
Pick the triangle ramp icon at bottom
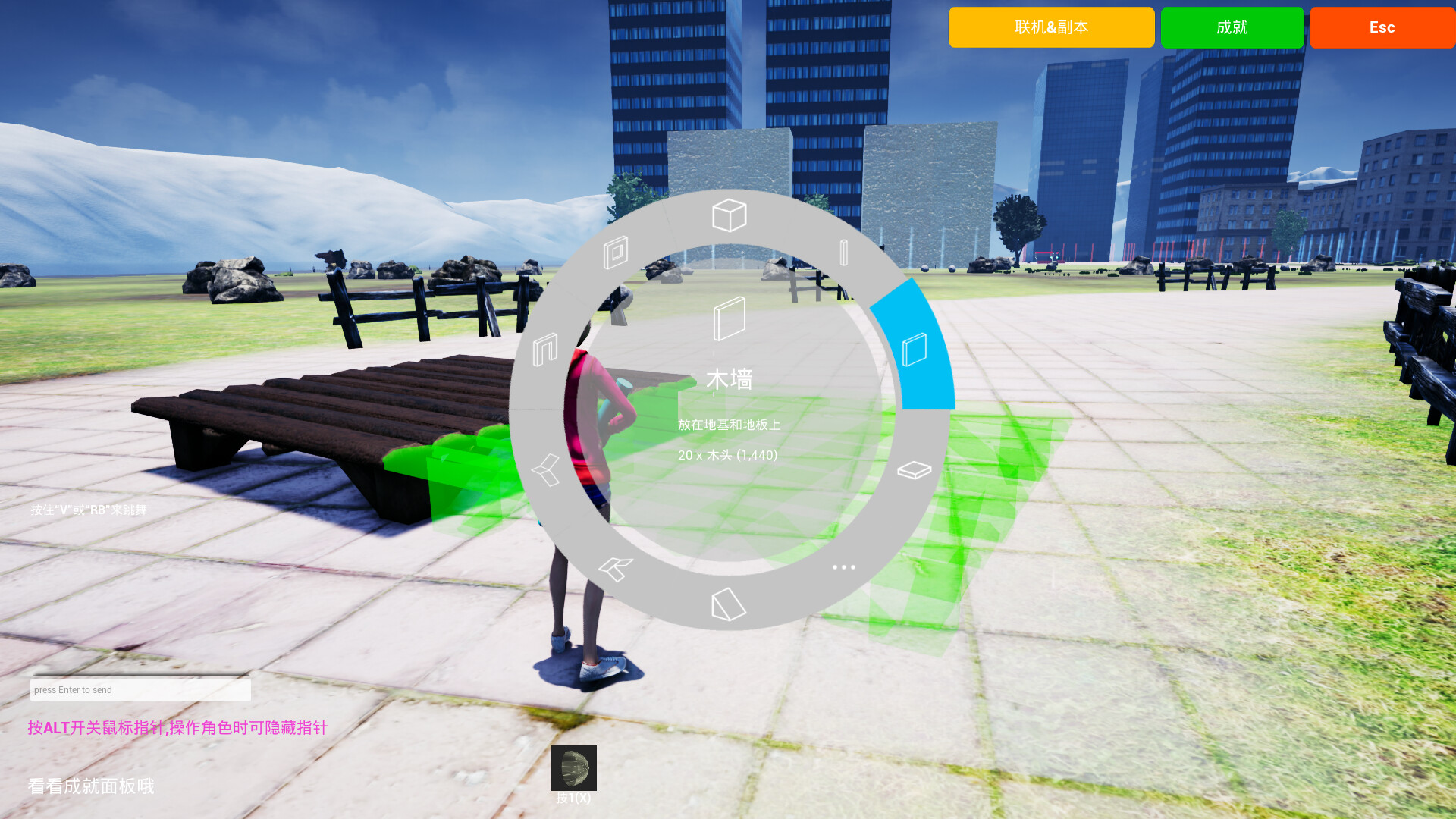point(728,603)
